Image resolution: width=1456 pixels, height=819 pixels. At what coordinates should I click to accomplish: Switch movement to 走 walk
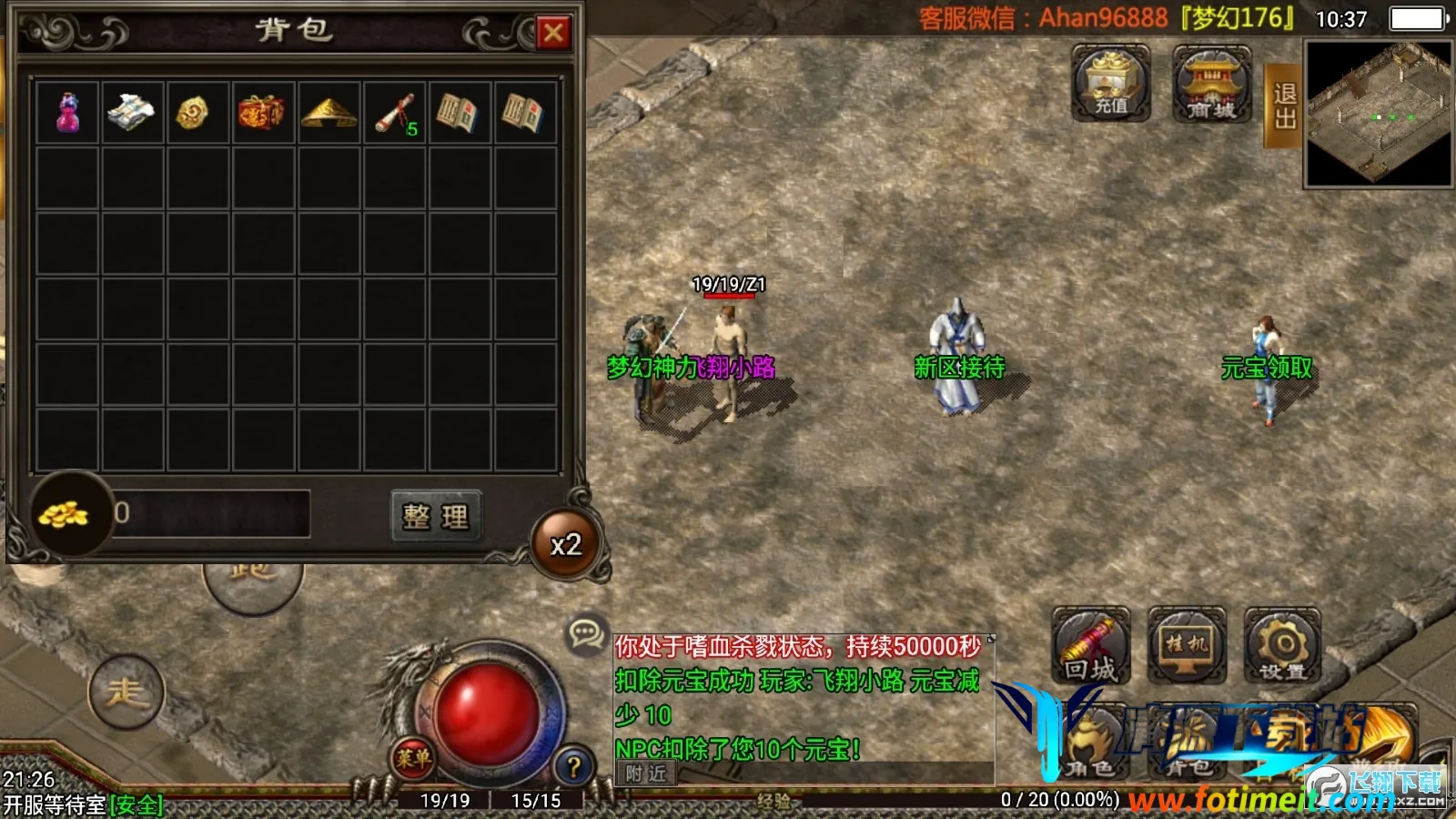(x=126, y=693)
